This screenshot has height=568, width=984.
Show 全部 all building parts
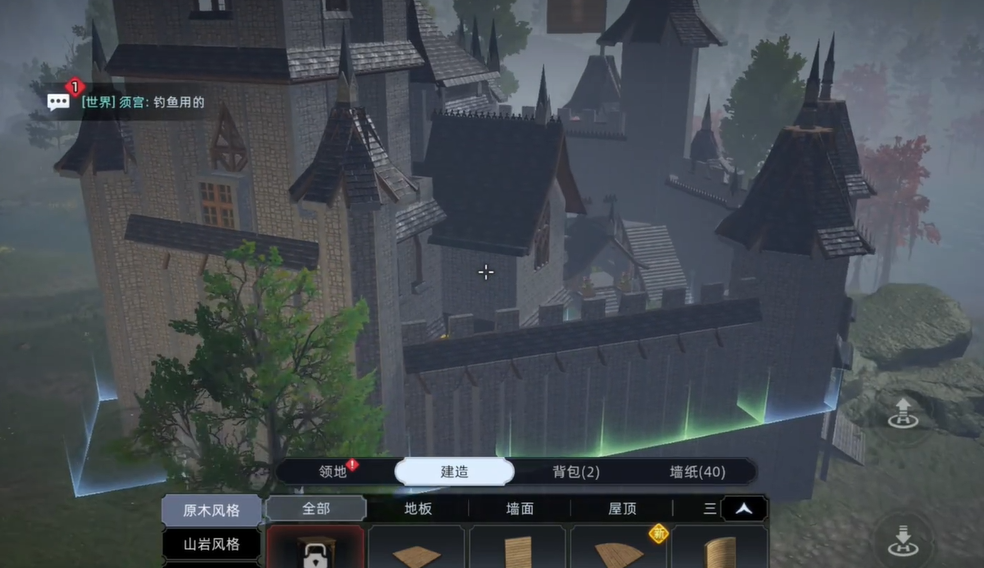(315, 509)
